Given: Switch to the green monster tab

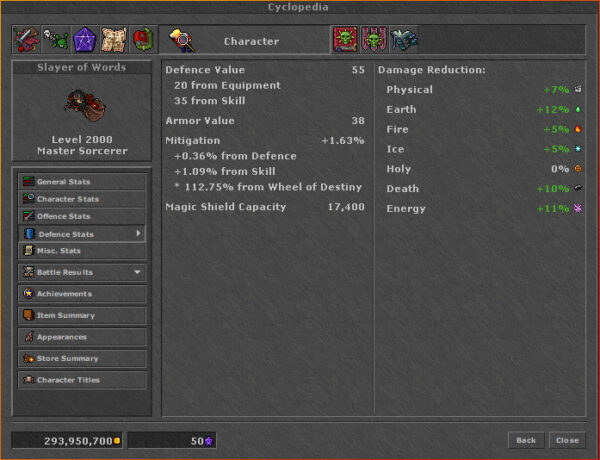Looking at the screenshot, I should coord(55,40).
